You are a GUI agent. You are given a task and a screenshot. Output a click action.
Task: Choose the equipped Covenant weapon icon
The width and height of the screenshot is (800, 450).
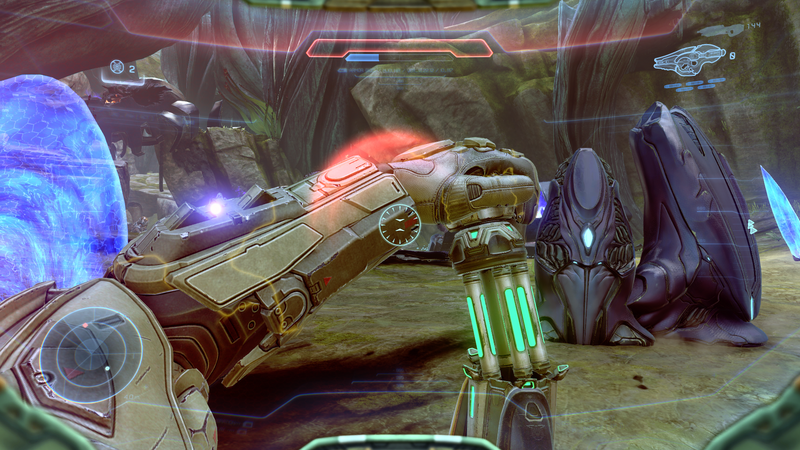(689, 58)
